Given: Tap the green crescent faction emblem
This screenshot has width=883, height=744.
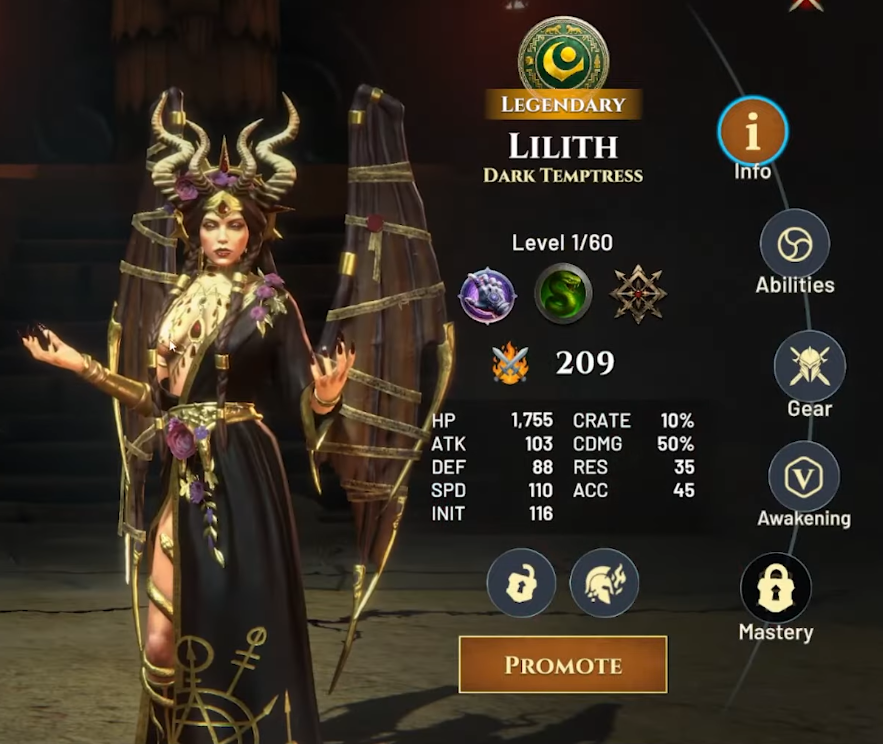Looking at the screenshot, I should (x=564, y=55).
